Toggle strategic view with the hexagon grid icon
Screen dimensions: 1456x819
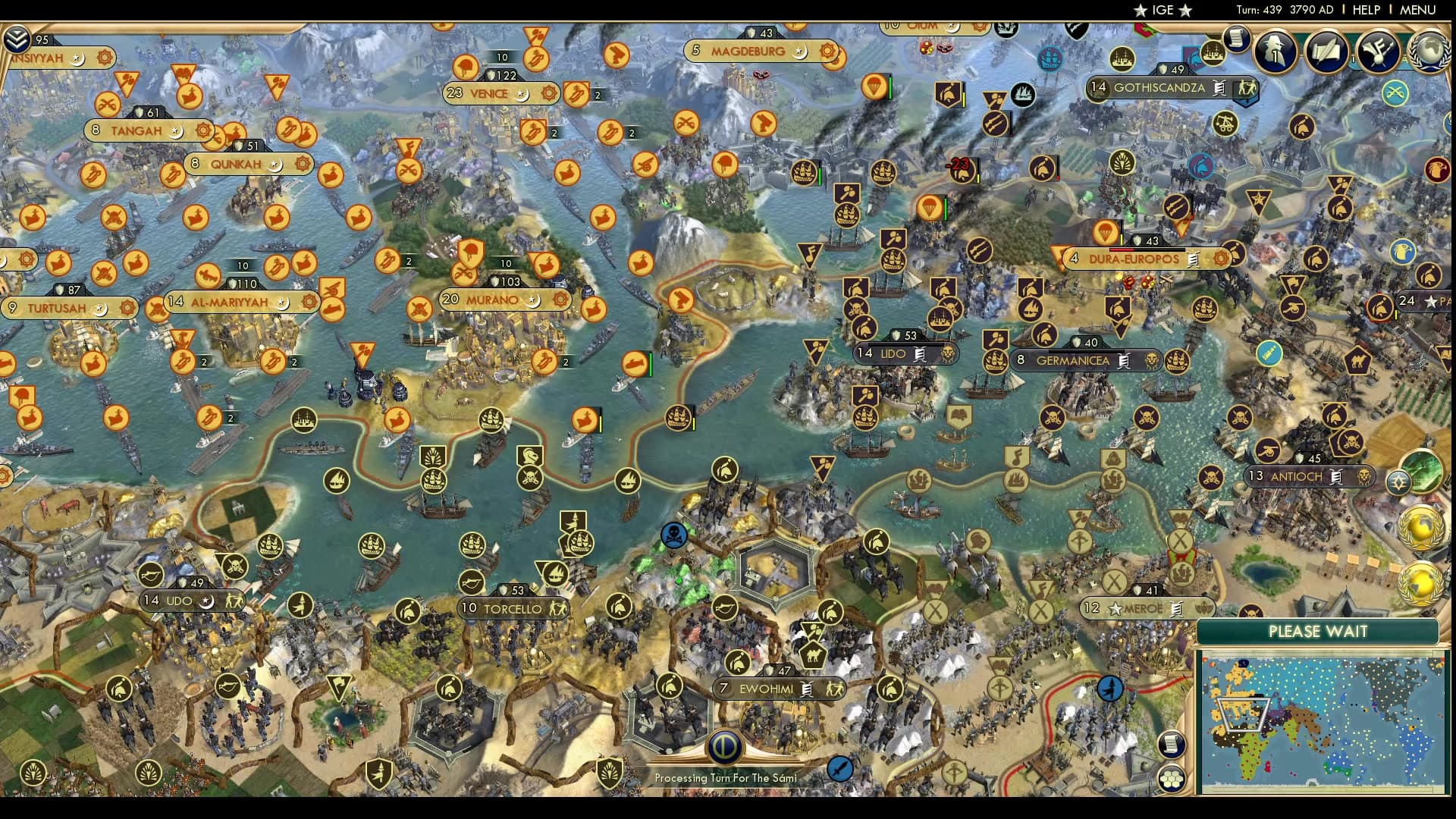[x=1172, y=777]
